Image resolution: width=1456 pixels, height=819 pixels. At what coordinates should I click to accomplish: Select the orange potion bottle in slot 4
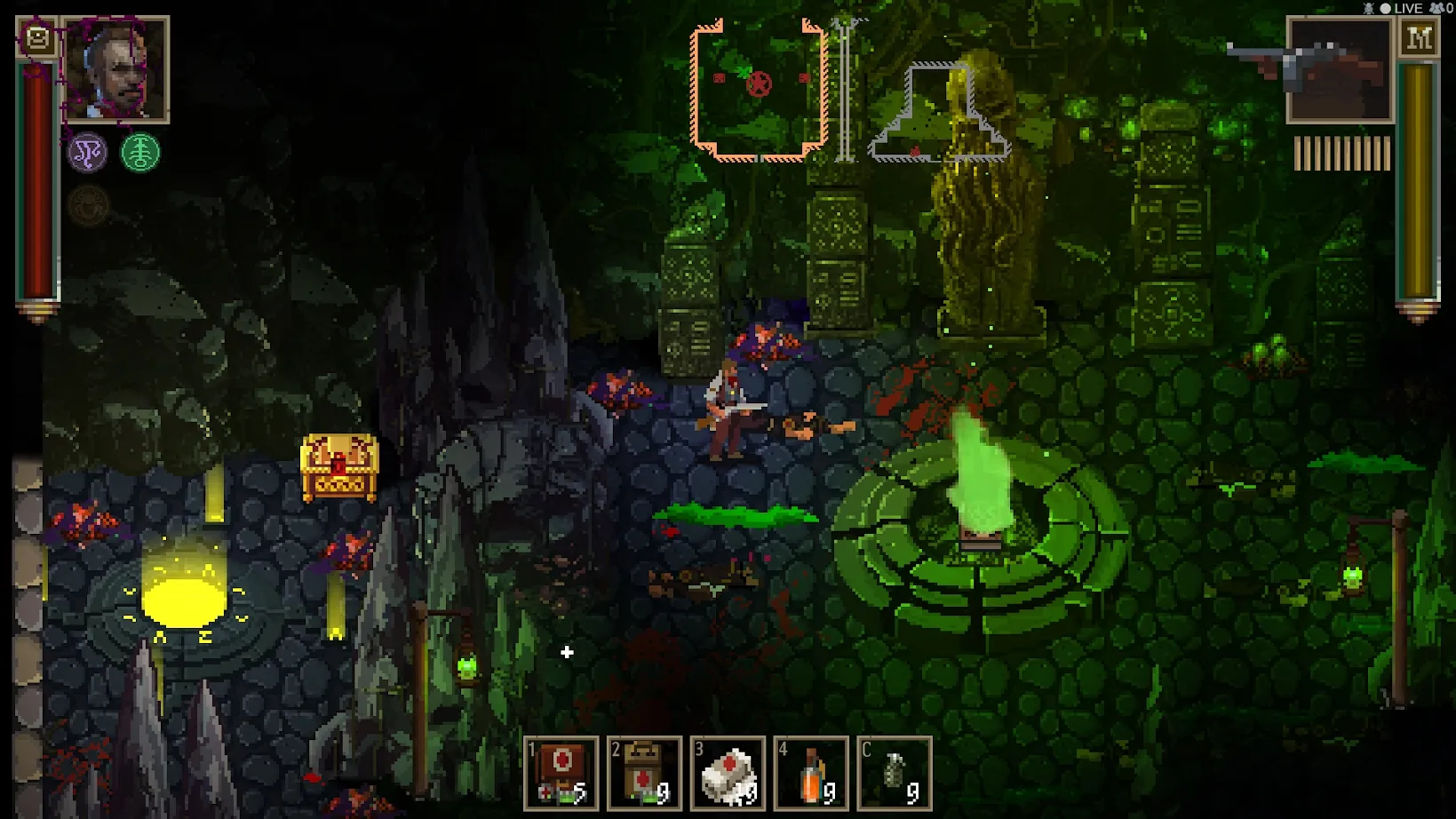point(810,773)
